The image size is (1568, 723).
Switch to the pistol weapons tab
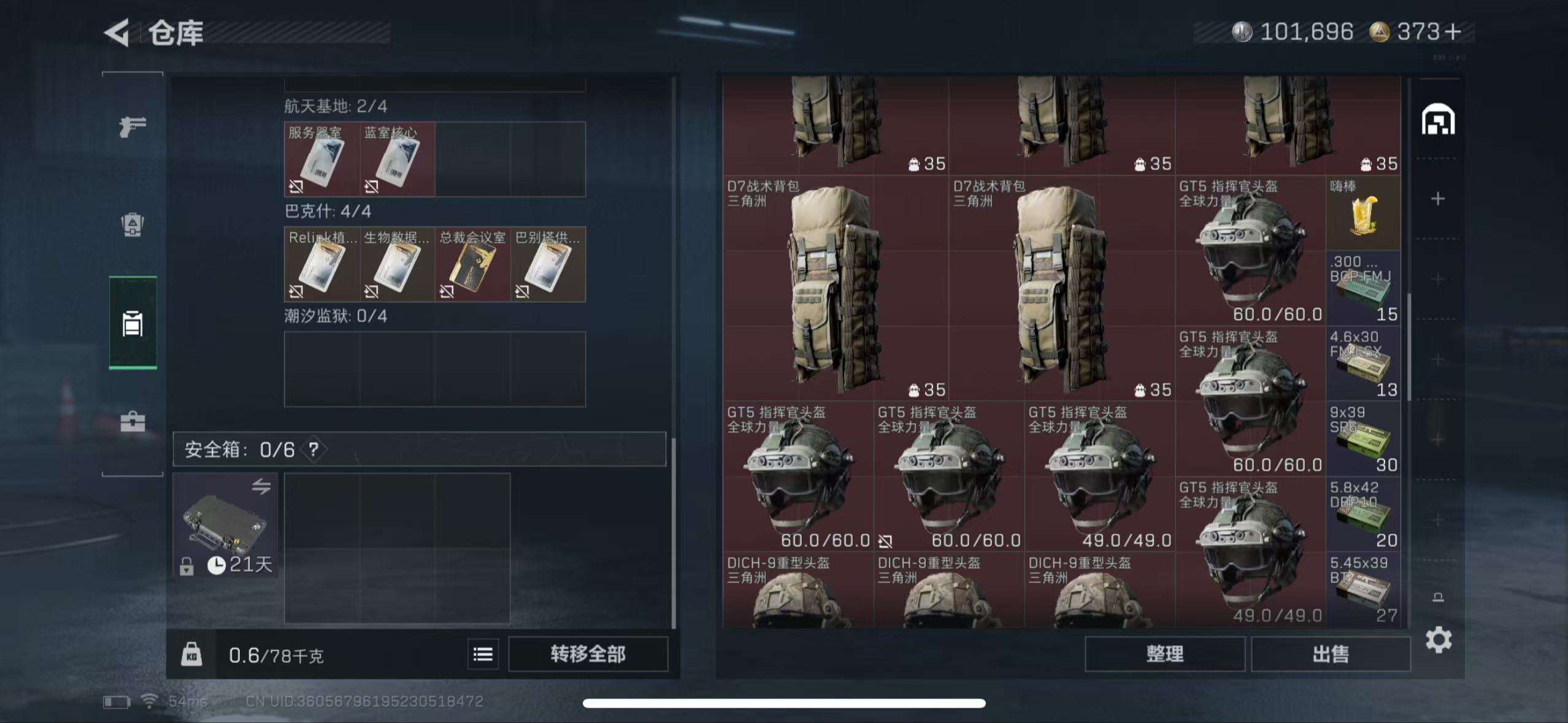coord(133,127)
